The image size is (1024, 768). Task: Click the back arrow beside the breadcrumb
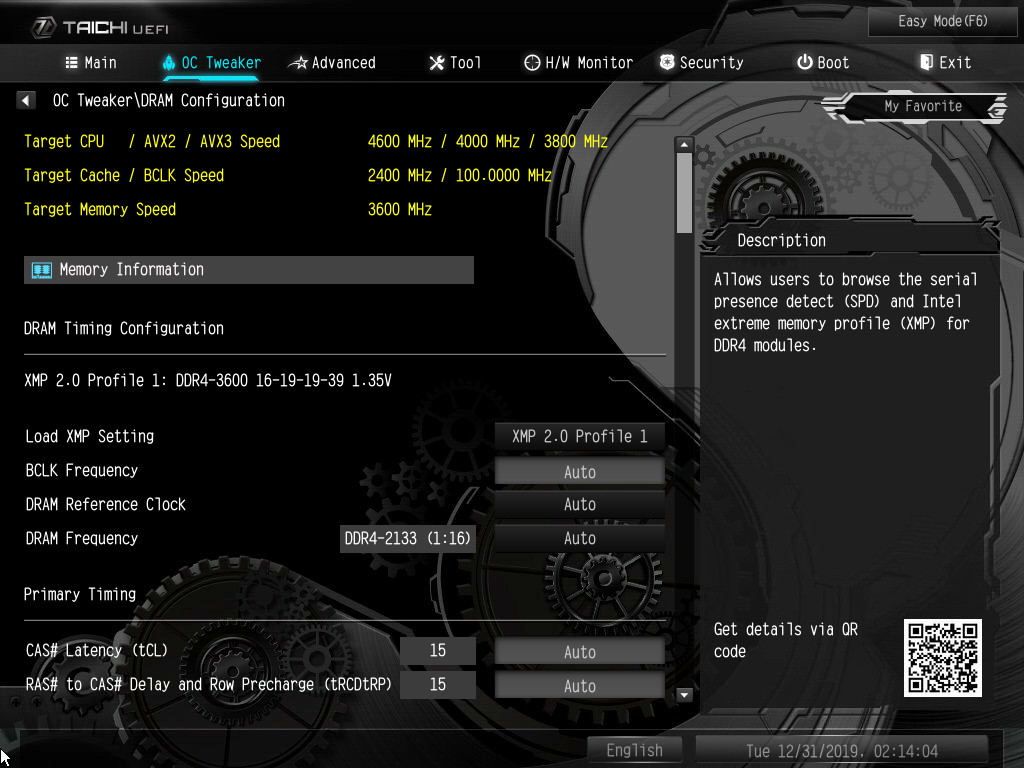27,100
